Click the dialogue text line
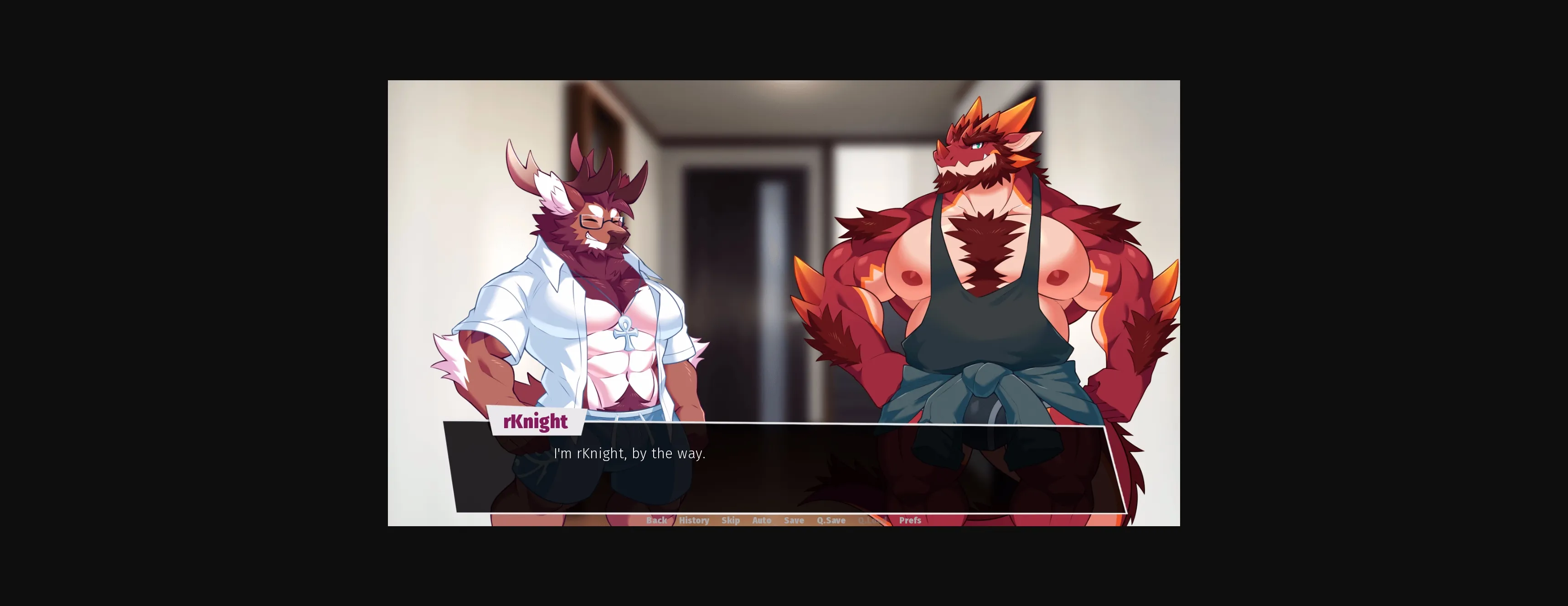1568x606 pixels. click(x=630, y=453)
